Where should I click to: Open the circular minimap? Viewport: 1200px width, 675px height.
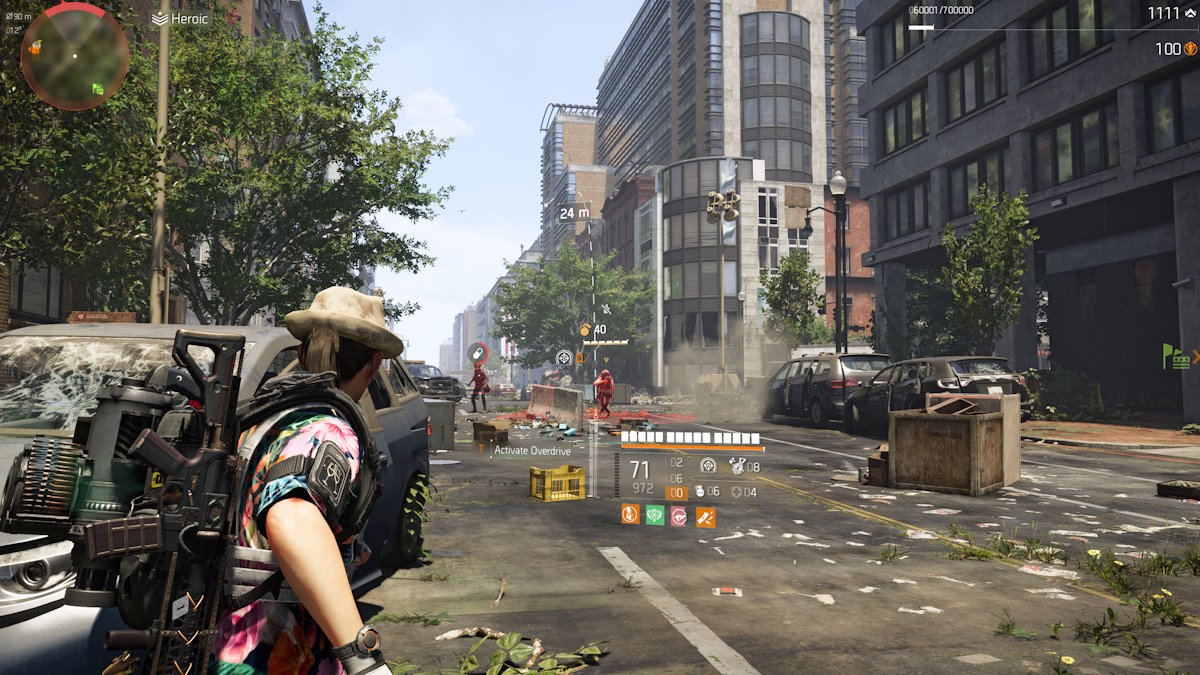[74, 55]
